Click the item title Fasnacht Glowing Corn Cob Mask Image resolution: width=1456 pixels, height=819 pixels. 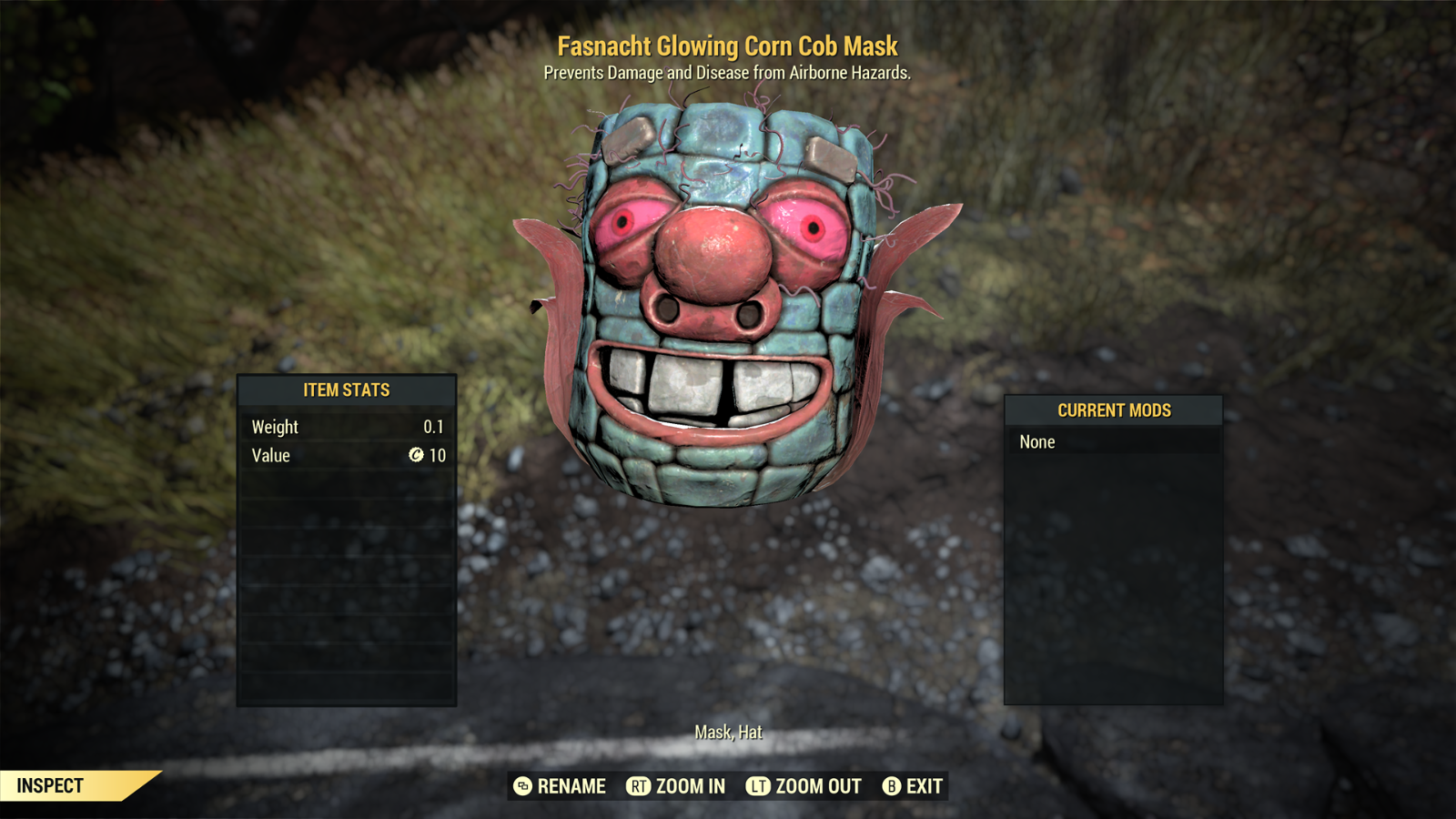(x=727, y=45)
